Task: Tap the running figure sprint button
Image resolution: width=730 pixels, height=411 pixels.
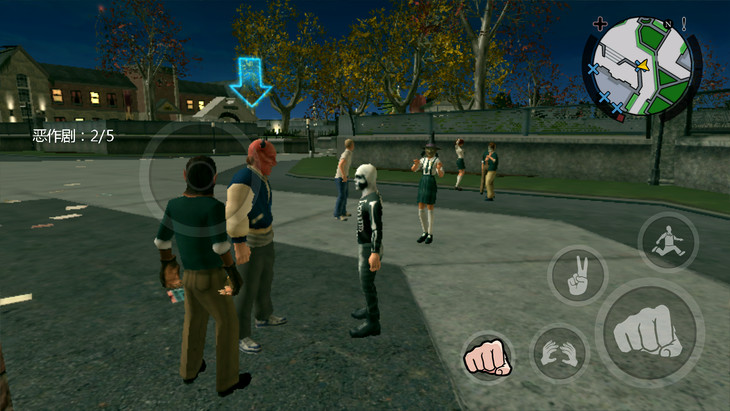Action: [668, 241]
